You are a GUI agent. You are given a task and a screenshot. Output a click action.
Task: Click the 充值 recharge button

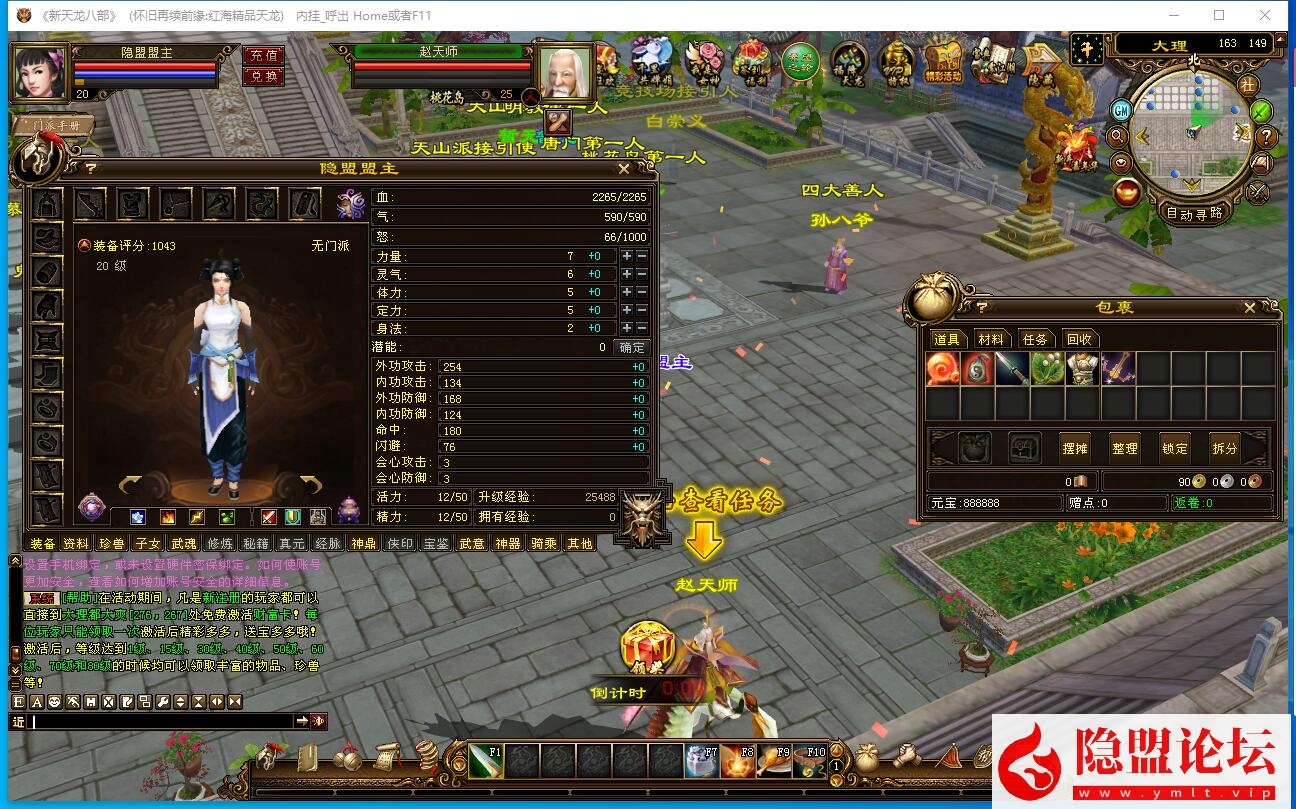click(x=264, y=55)
